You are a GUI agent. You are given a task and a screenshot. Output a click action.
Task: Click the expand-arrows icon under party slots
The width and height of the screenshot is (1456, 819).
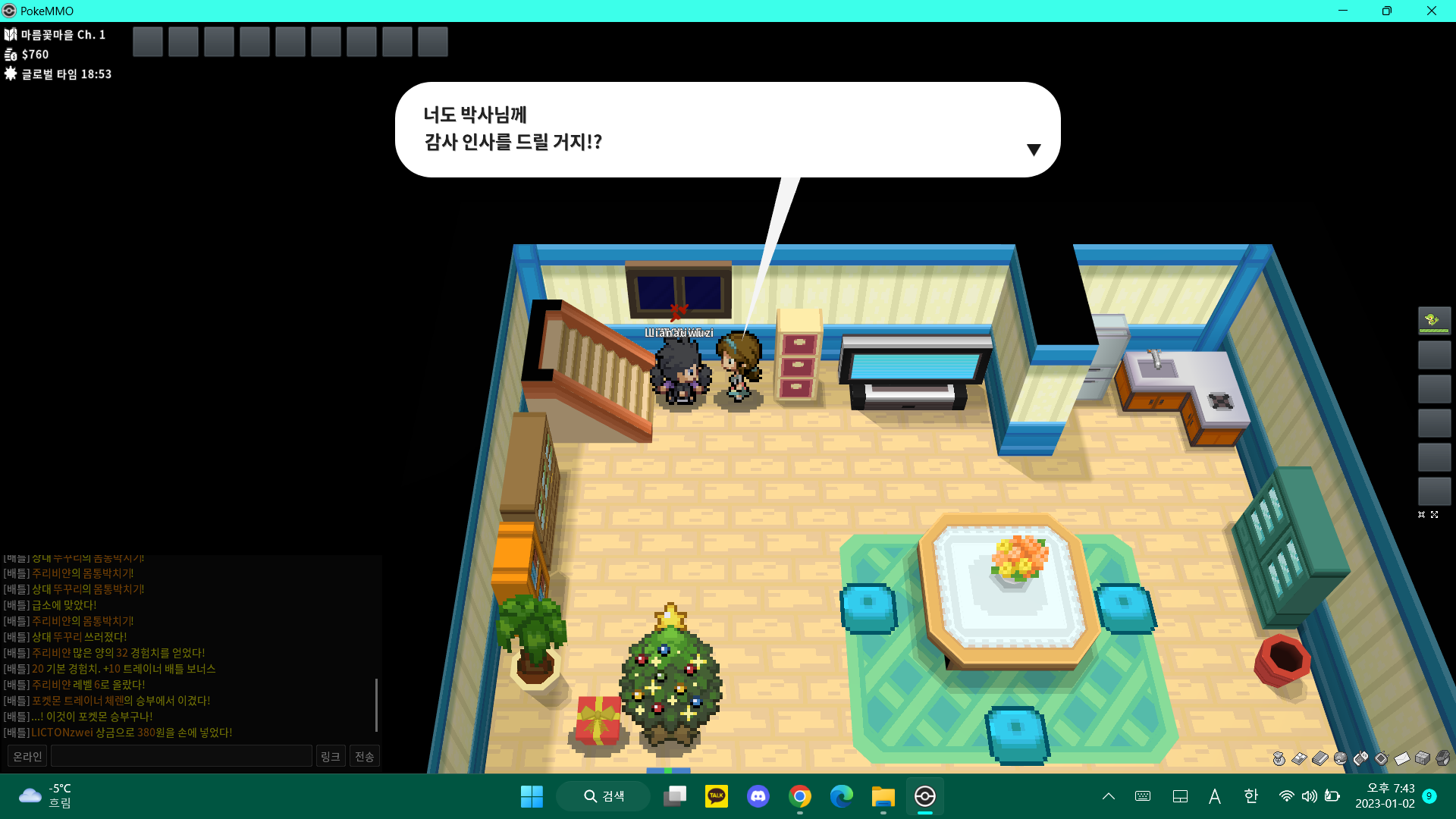coord(1434,515)
